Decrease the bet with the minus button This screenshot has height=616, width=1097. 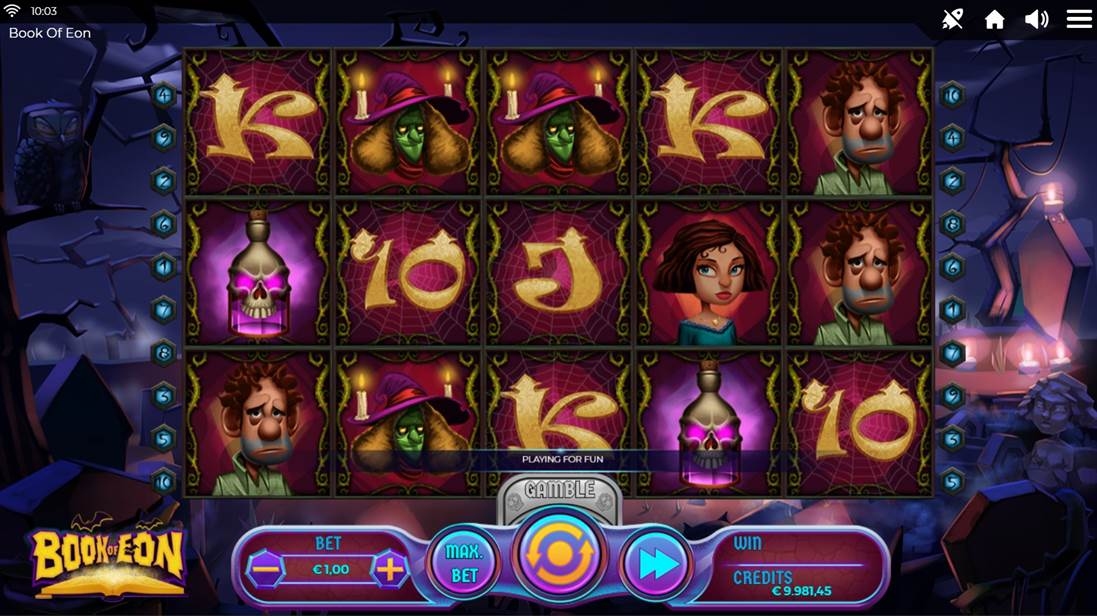[x=266, y=569]
